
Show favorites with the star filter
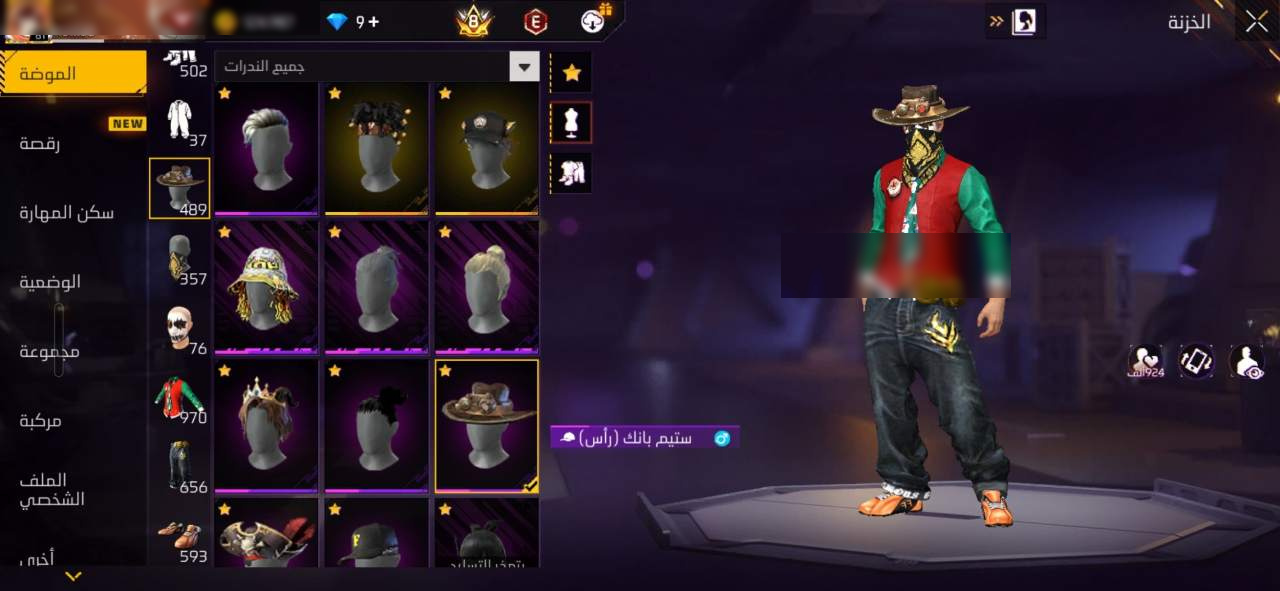(571, 72)
